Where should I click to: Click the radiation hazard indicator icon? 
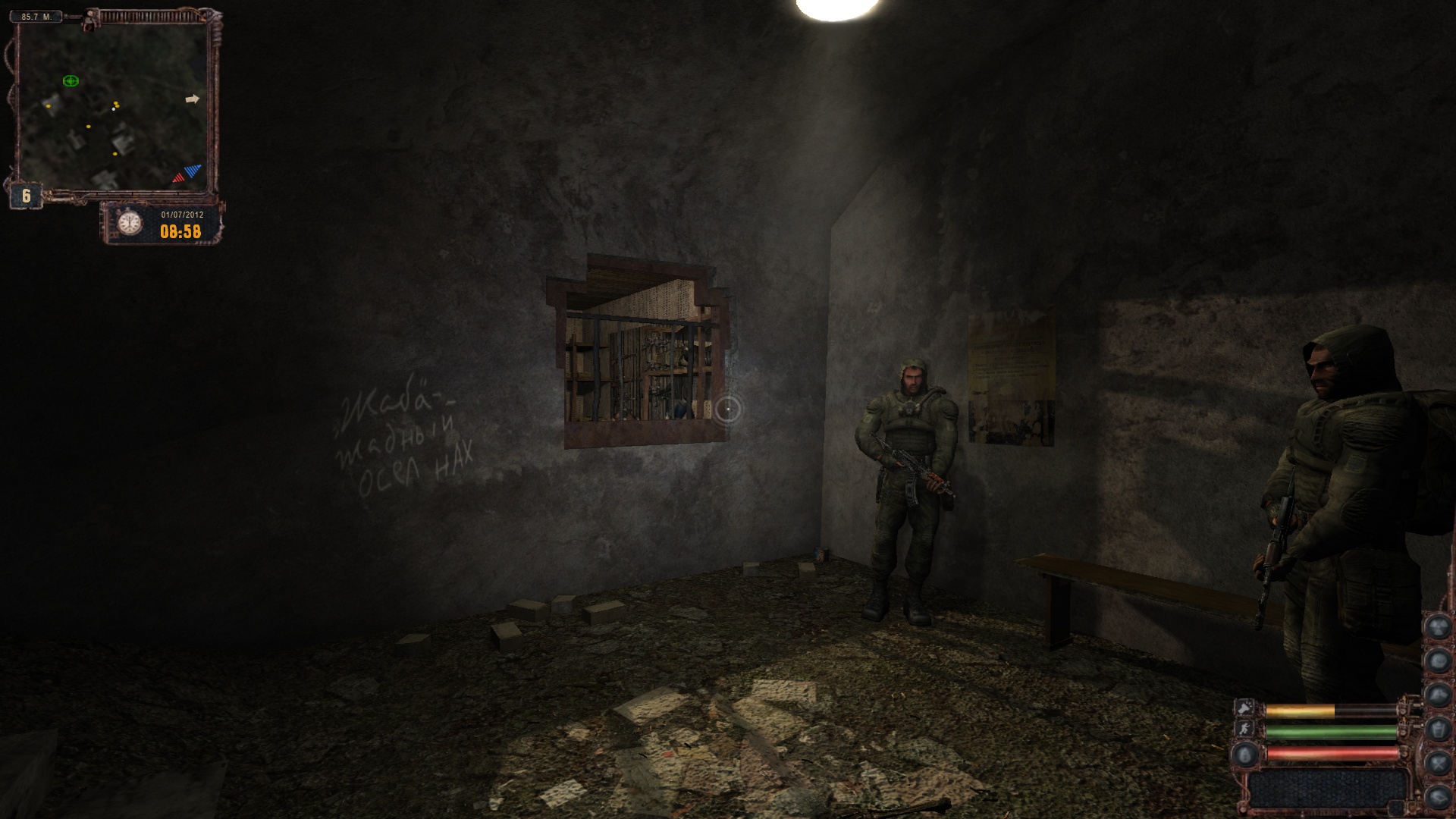coord(1437,627)
